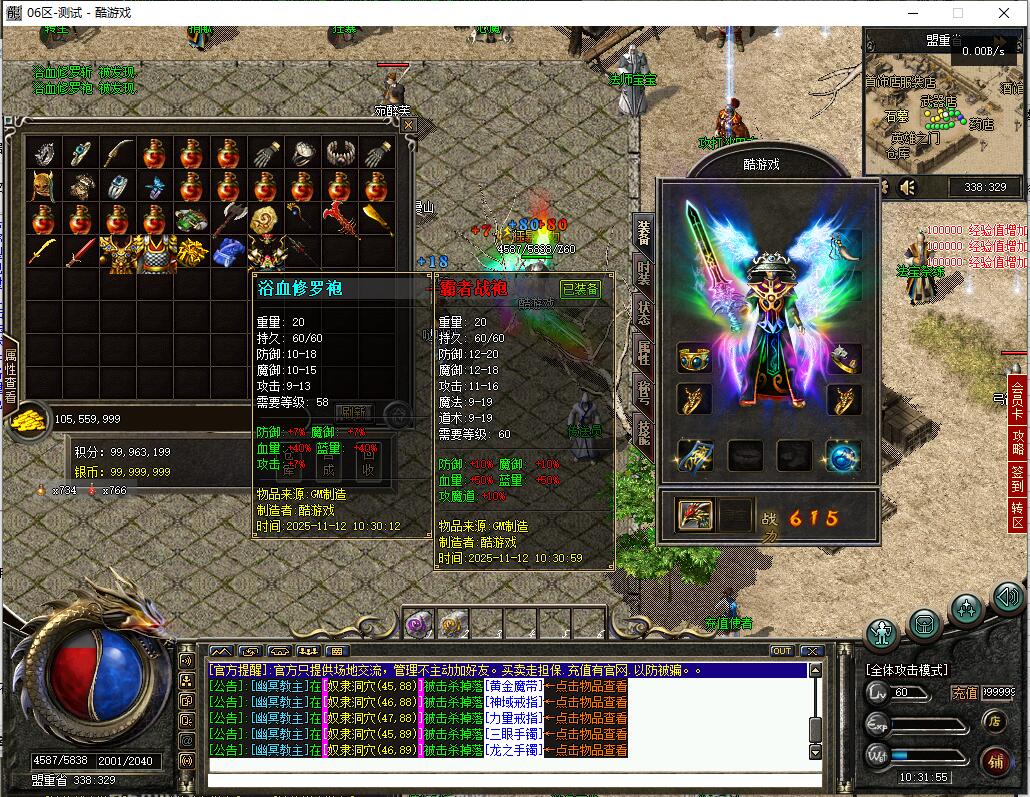The width and height of the screenshot is (1030, 797).
Task: Click the 签到 sign-in button
Action: click(x=1017, y=479)
